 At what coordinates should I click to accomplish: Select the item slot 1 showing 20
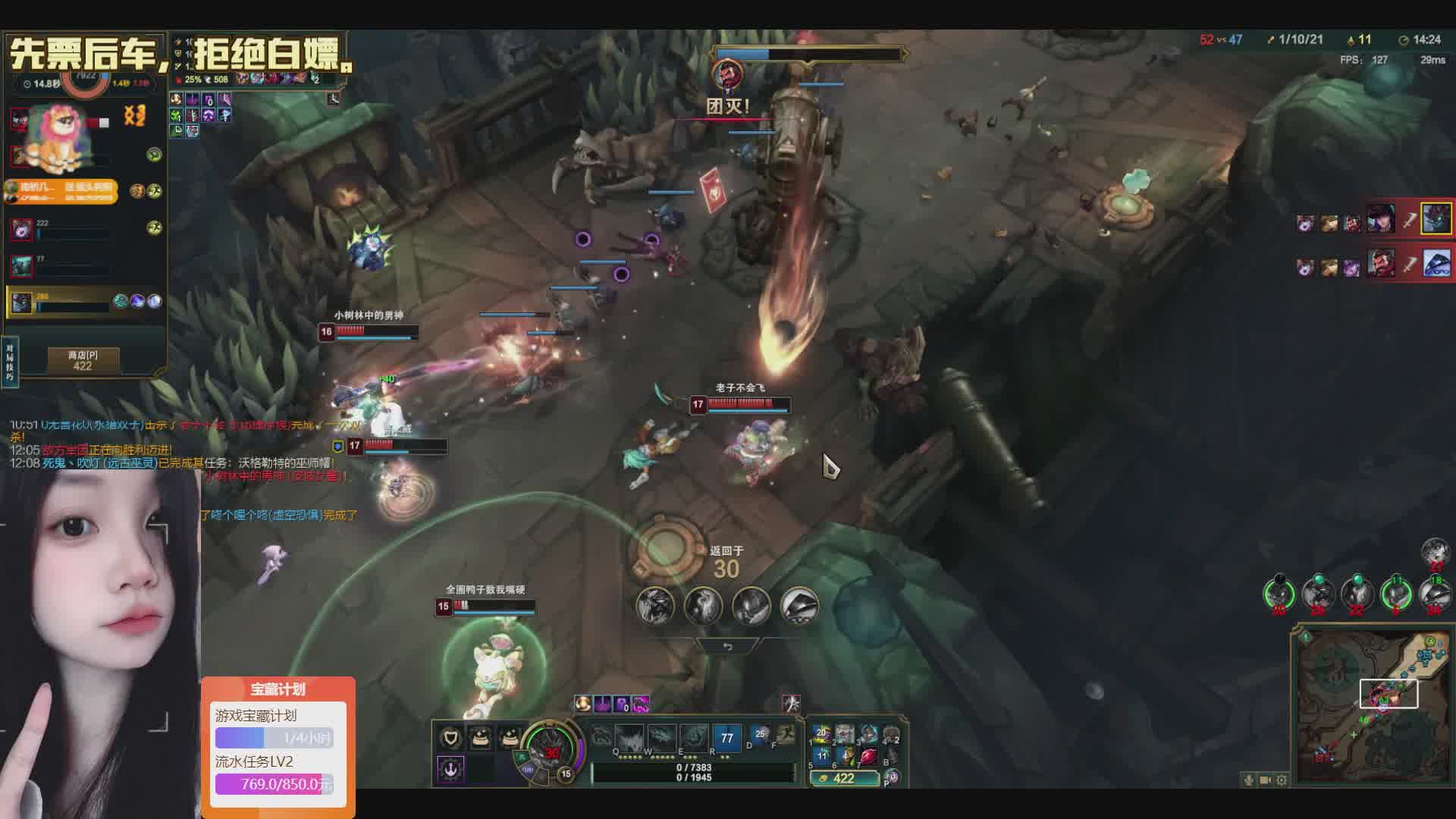[821, 734]
